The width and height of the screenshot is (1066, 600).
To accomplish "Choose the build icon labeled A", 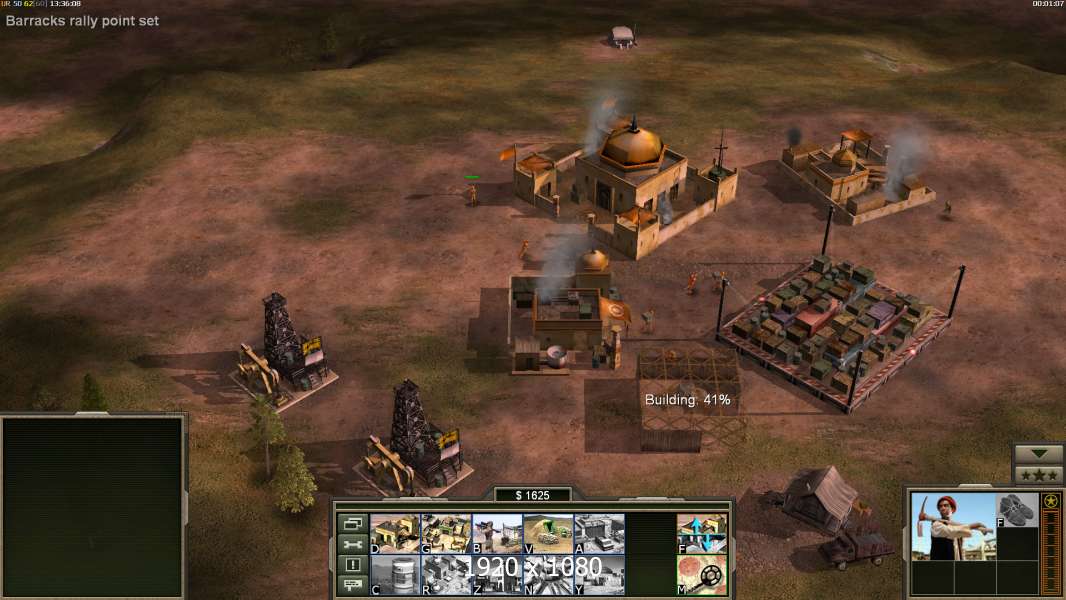I will [599, 534].
